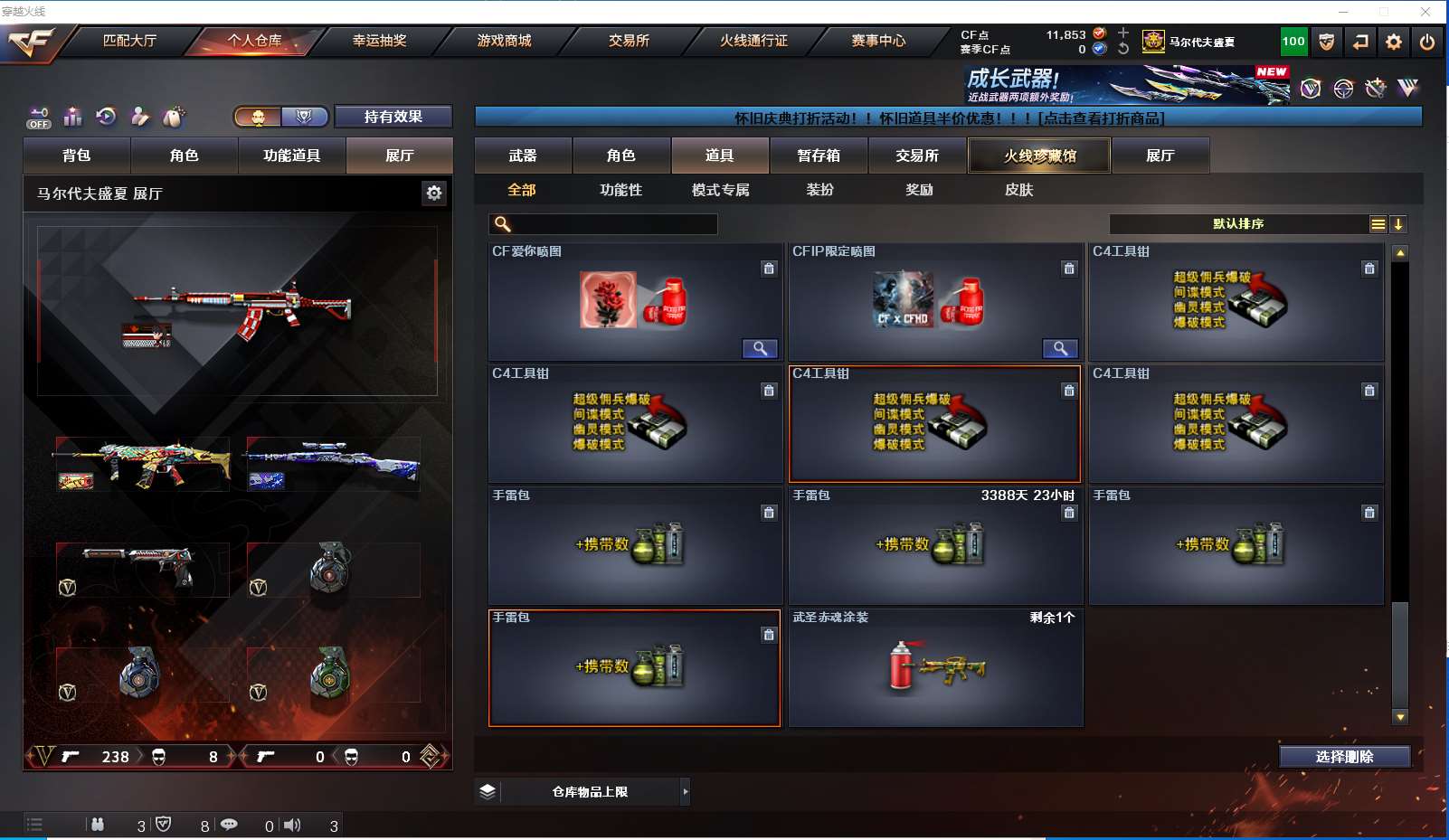Viewport: 1449px width, 840px height.
Task: Open the 匹配大厅 lobby menu
Action: [x=129, y=41]
